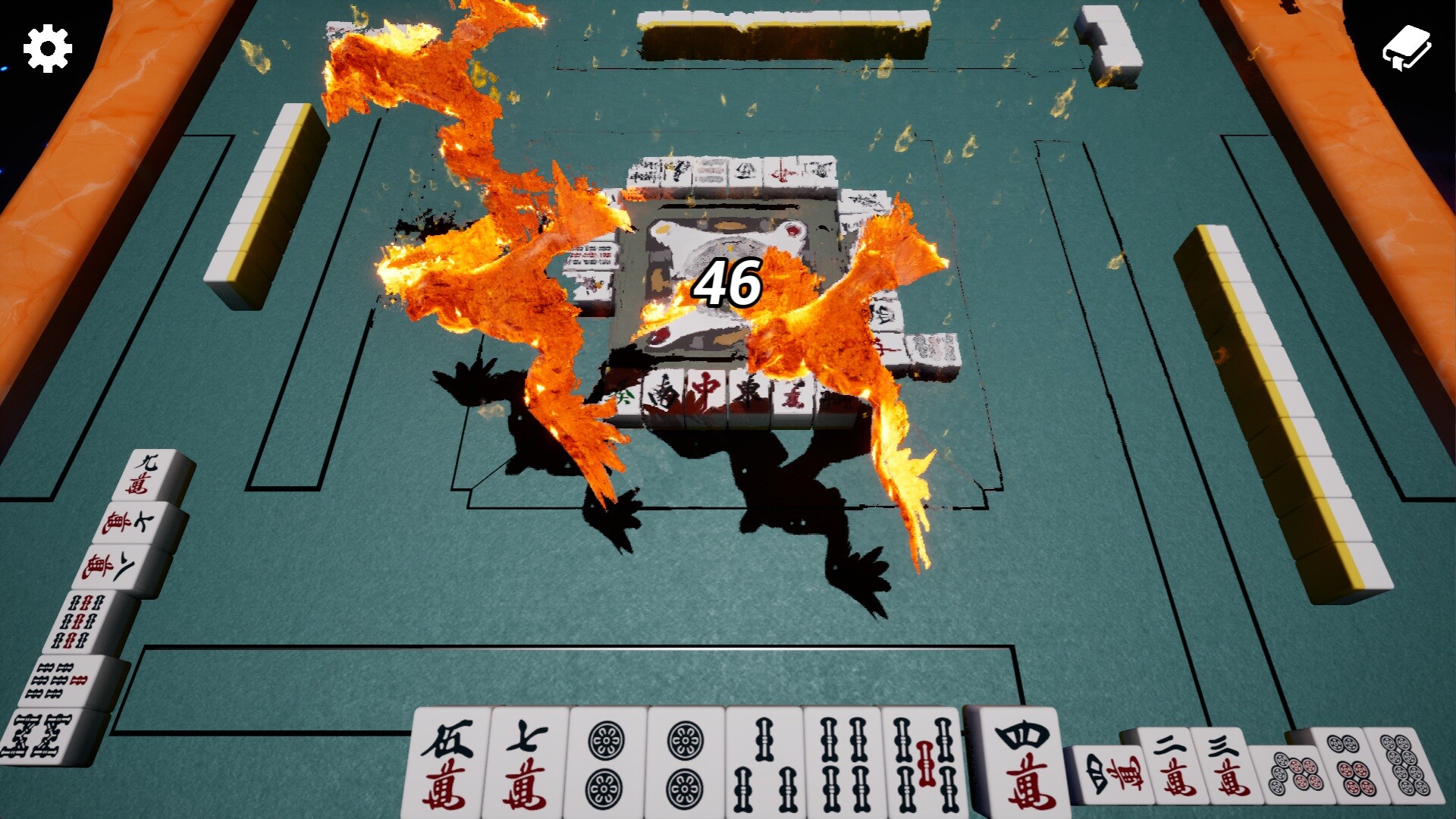Screen dimensions: 1456x819
Task: Click the 二萬 tile in the right meld
Action: pyautogui.click(x=1174, y=766)
